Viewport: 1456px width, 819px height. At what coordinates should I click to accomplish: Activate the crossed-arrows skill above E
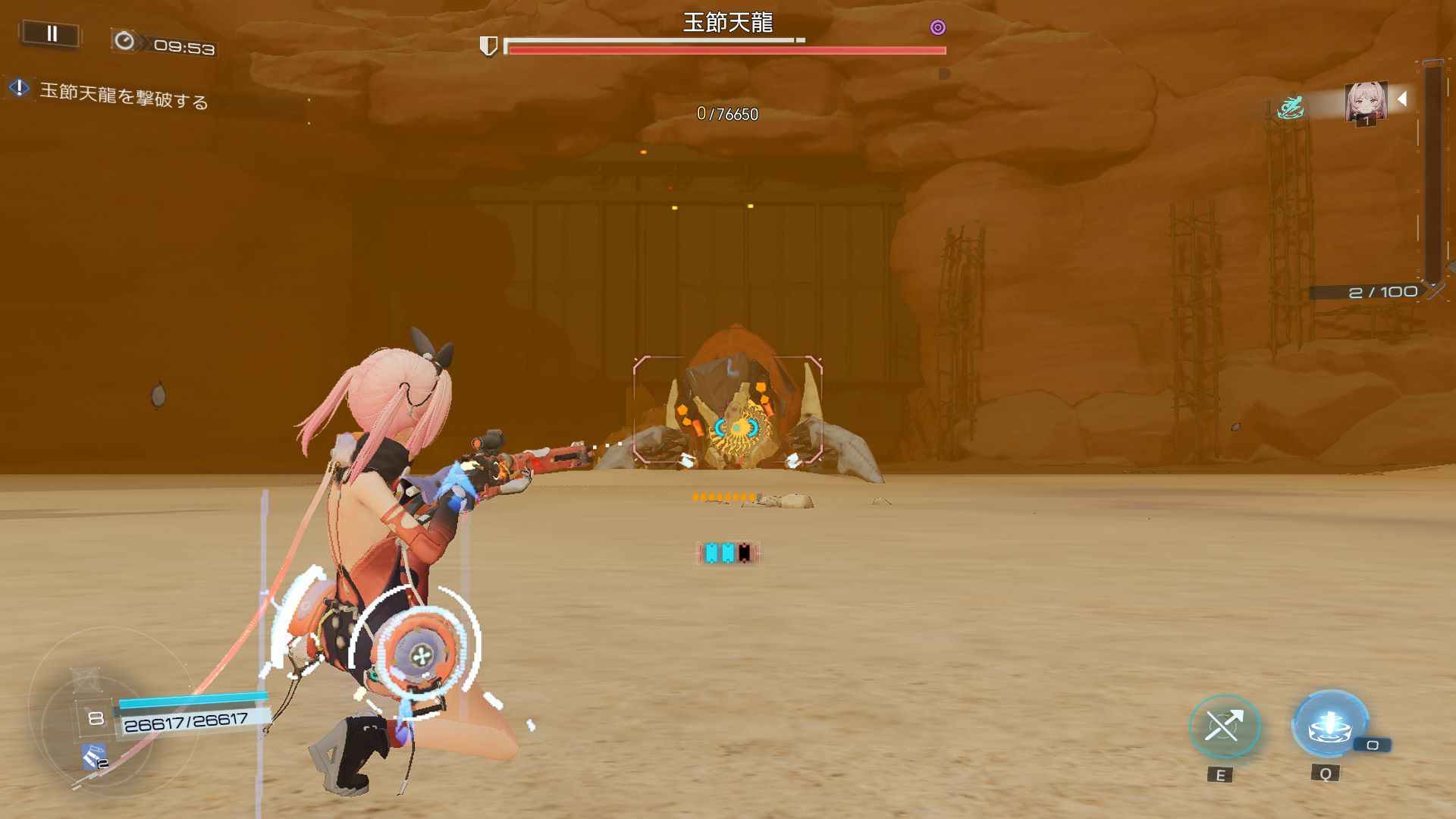[x=1223, y=727]
